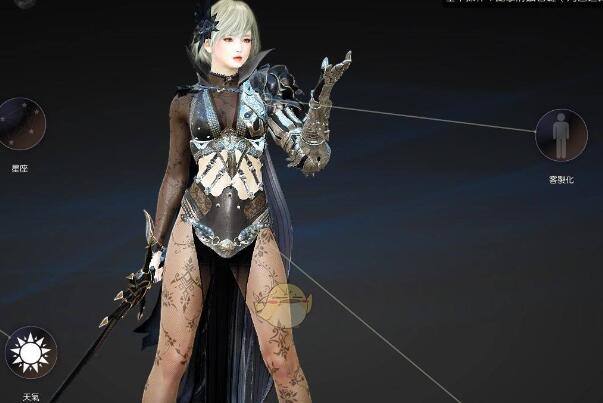Select the 星座 zodiac circle icon
Image resolution: width=603 pixels, height=403 pixels.
coord(20,124)
